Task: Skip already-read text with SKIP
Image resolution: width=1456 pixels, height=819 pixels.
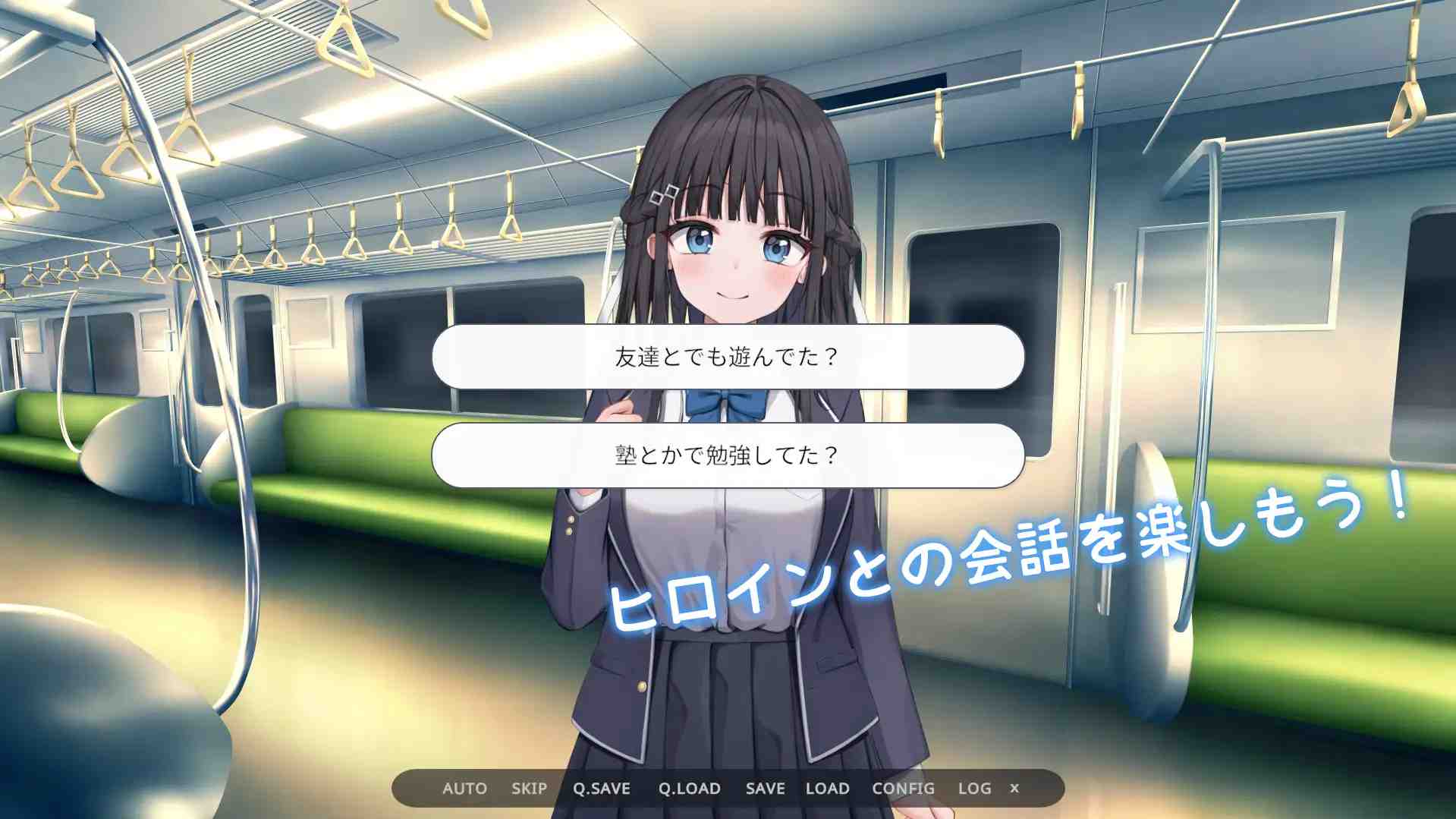Action: [530, 789]
